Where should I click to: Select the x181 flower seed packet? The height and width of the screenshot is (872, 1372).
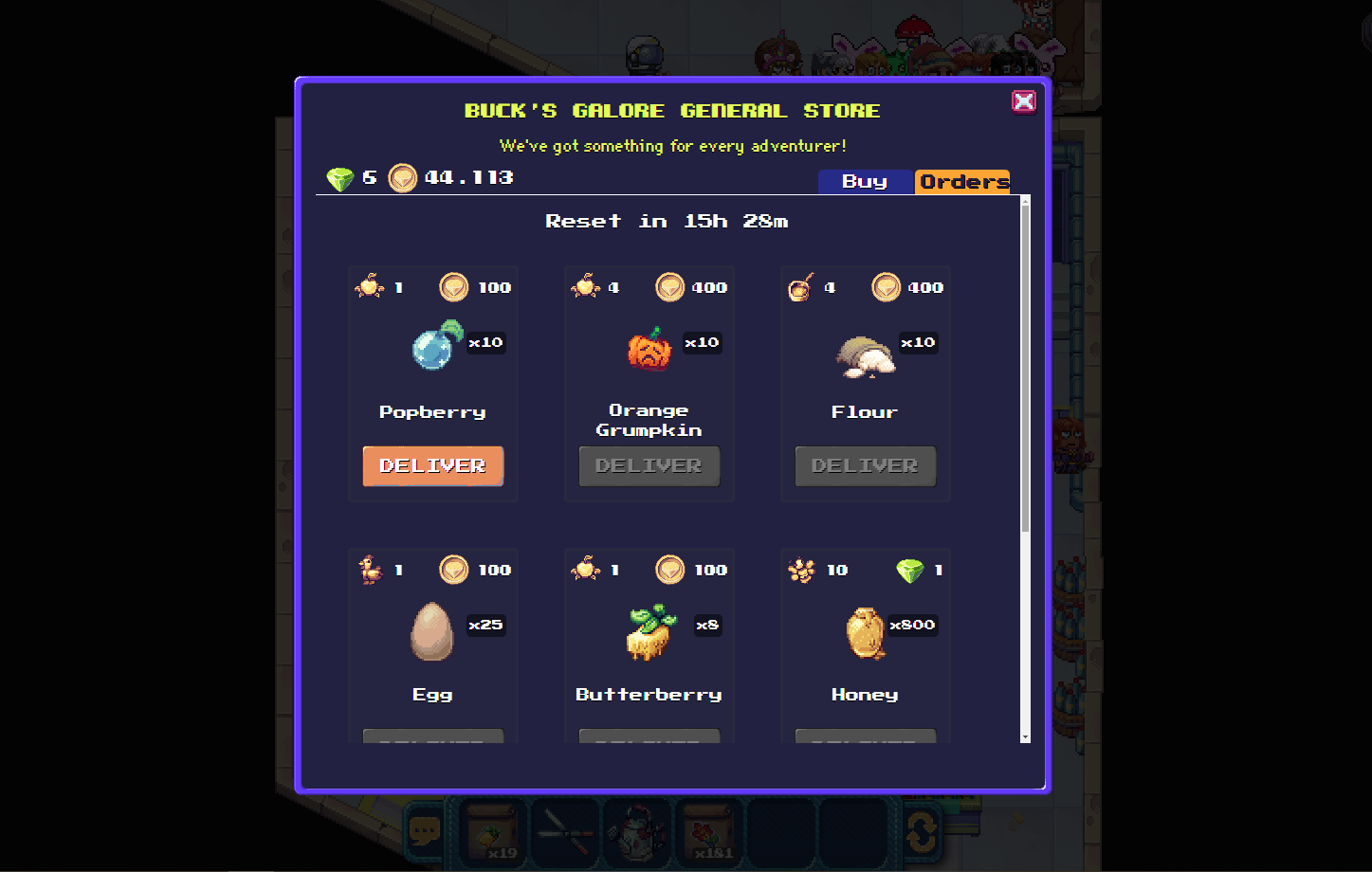click(709, 831)
